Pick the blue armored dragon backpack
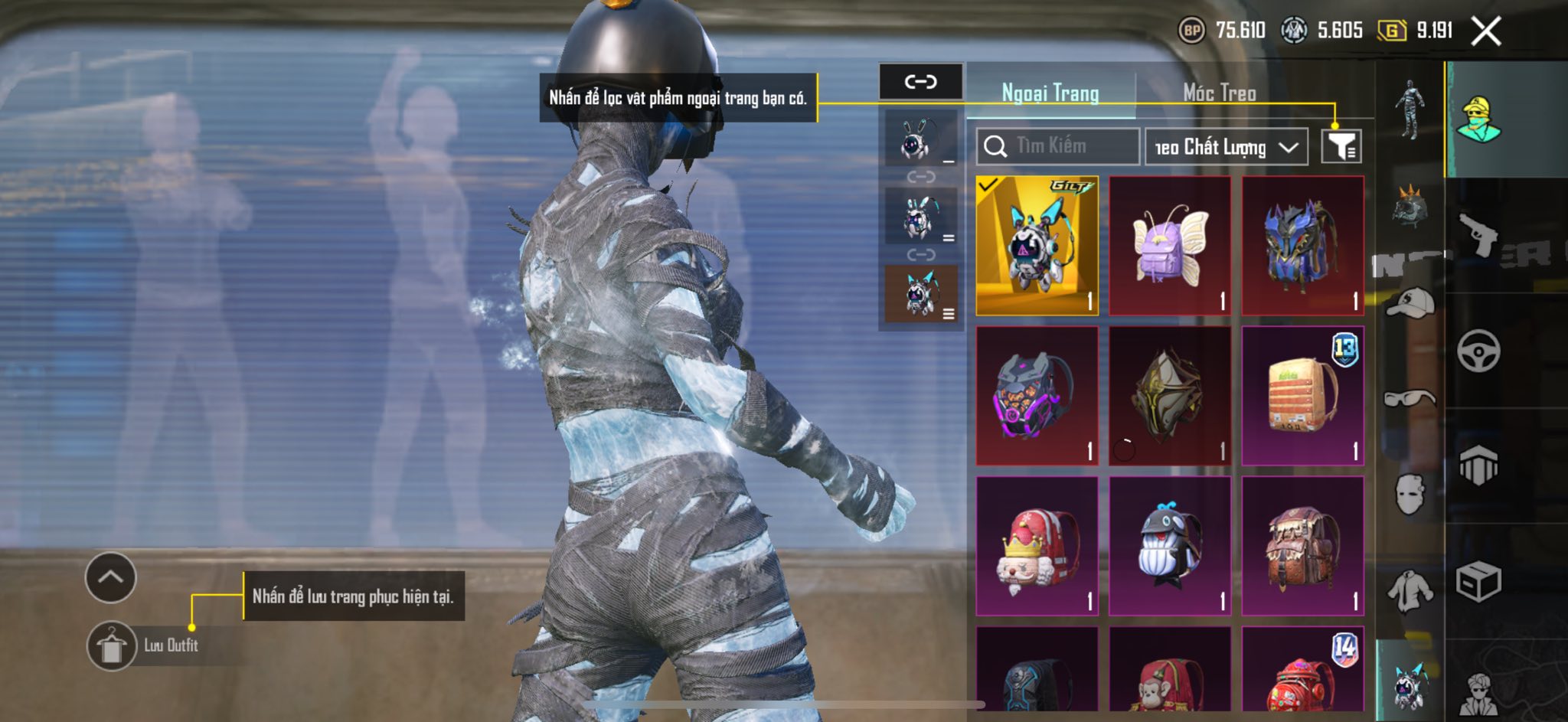 (1302, 246)
